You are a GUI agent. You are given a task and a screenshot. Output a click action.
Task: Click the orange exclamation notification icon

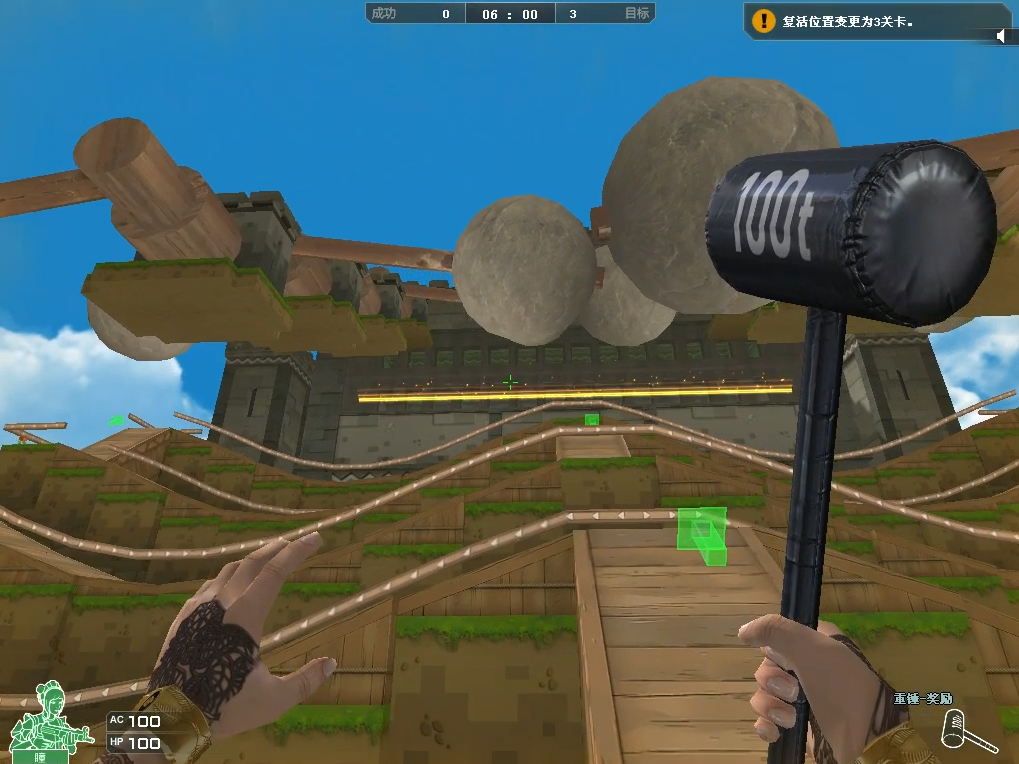[x=764, y=20]
